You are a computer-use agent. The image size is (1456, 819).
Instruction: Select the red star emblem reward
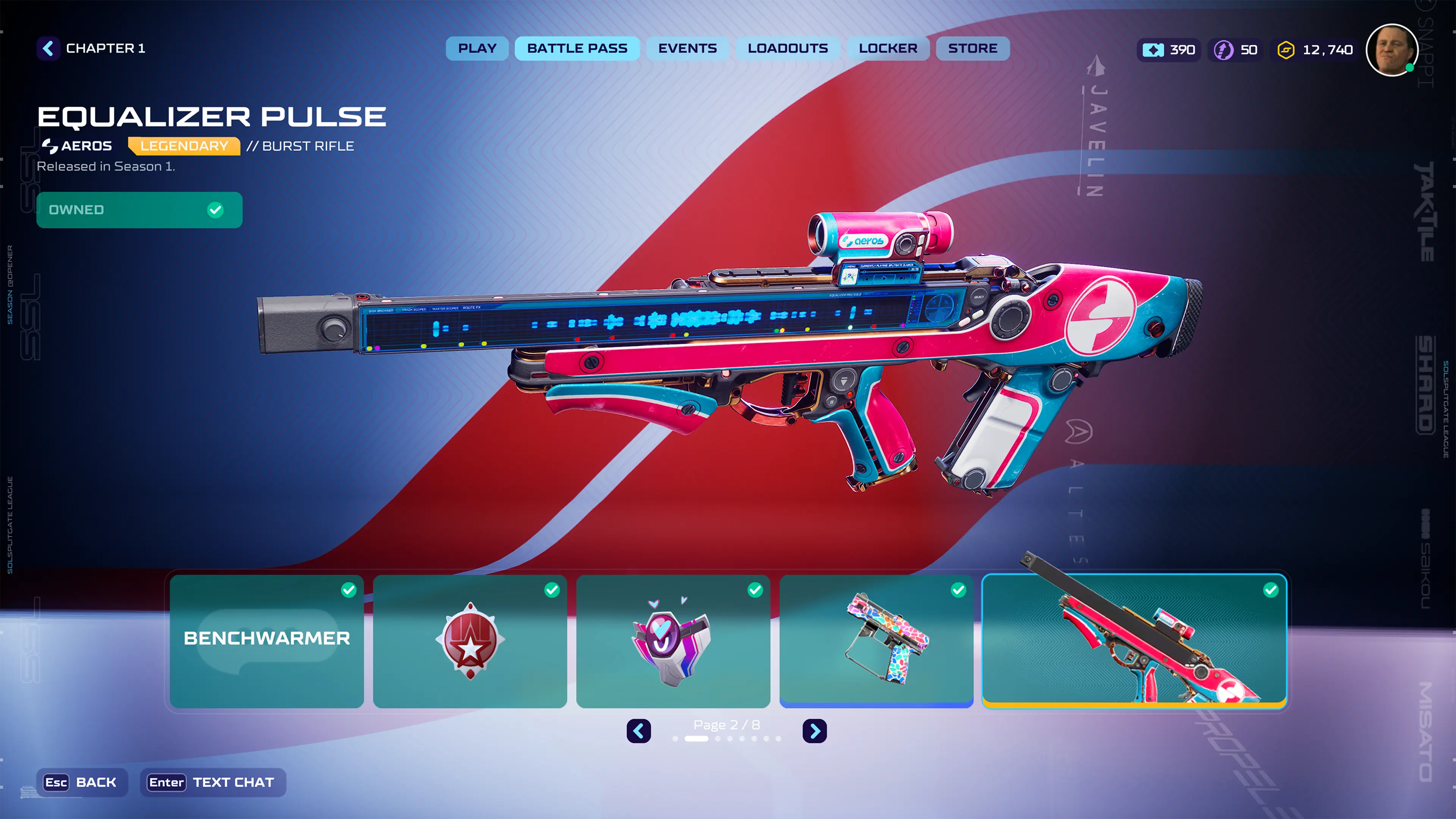coord(470,641)
